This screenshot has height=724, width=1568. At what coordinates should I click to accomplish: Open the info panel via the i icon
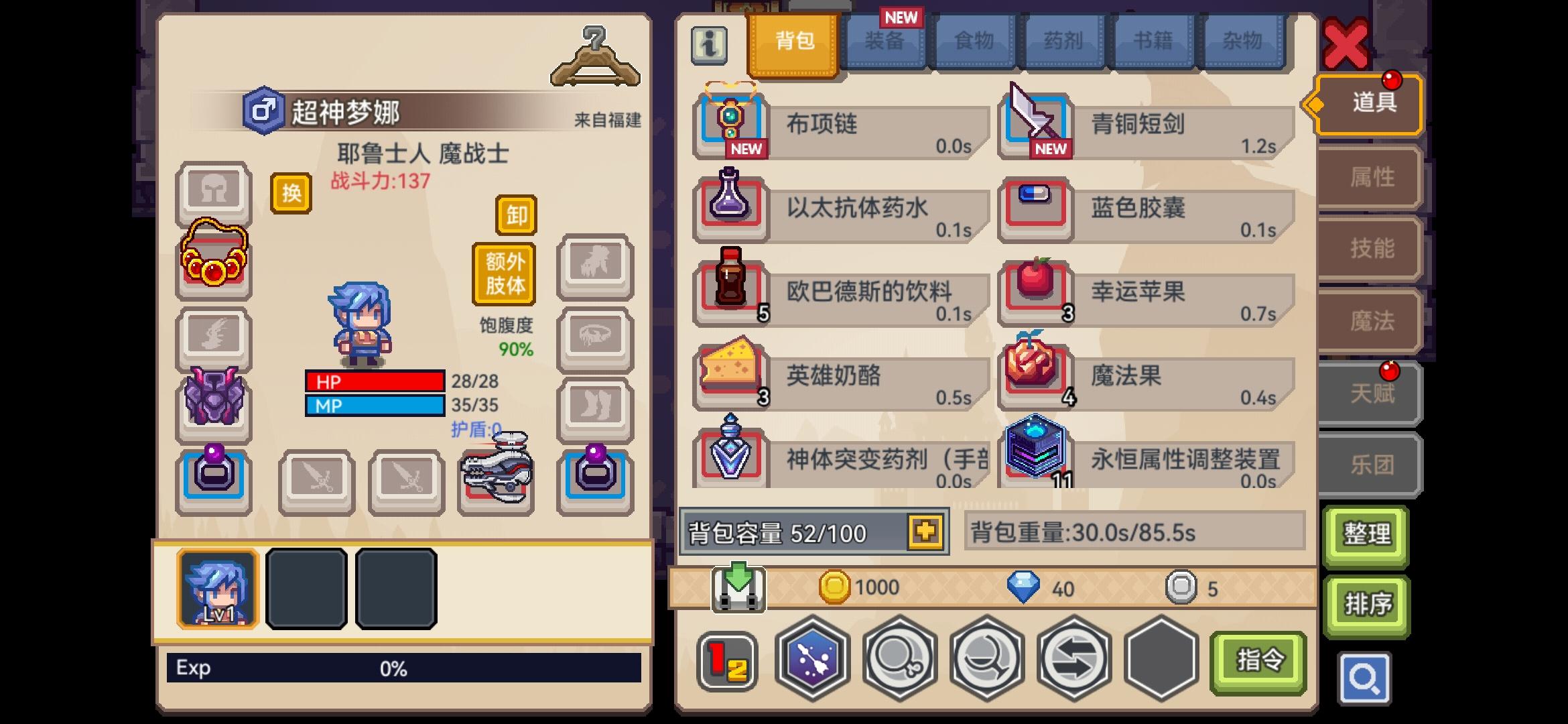[x=708, y=47]
